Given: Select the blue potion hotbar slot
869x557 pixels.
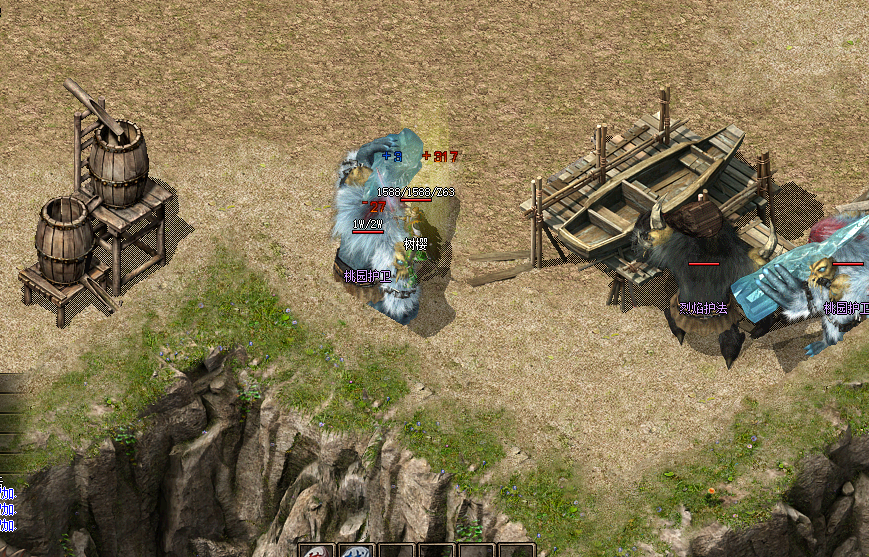Looking at the screenshot, I should pyautogui.click(x=356, y=551).
